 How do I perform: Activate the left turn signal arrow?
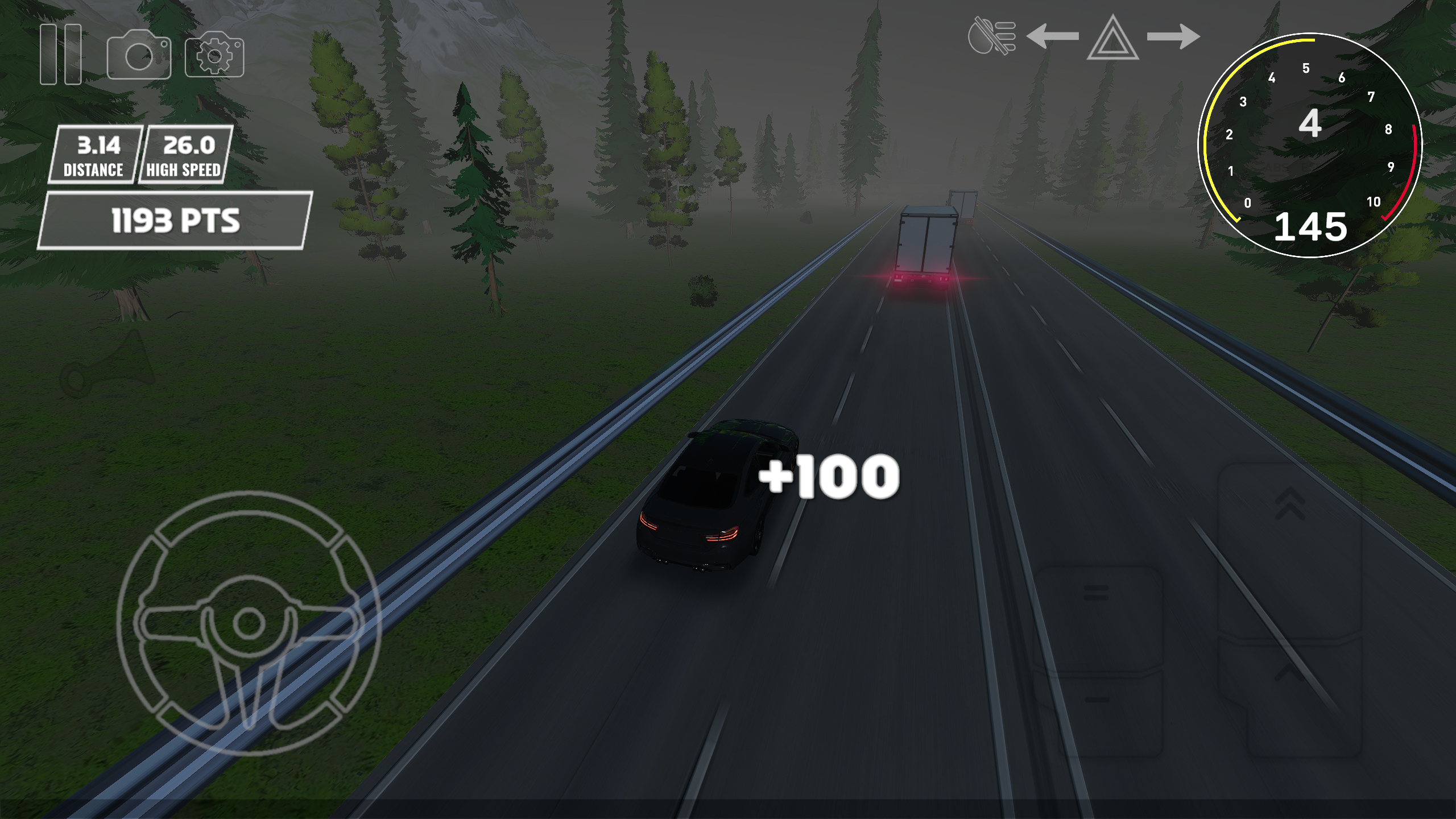(1052, 37)
